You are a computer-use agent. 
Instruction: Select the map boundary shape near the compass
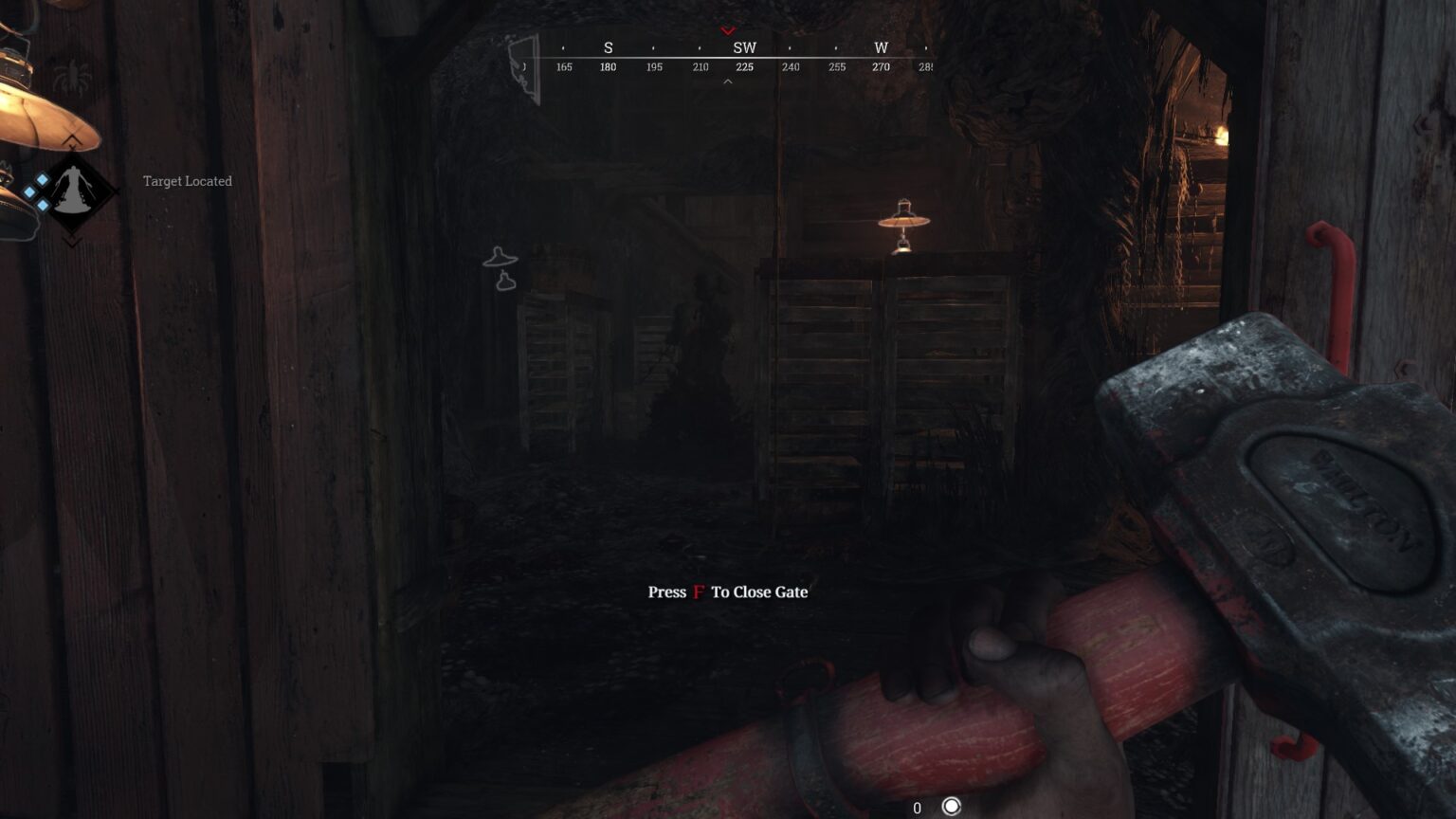point(522,64)
